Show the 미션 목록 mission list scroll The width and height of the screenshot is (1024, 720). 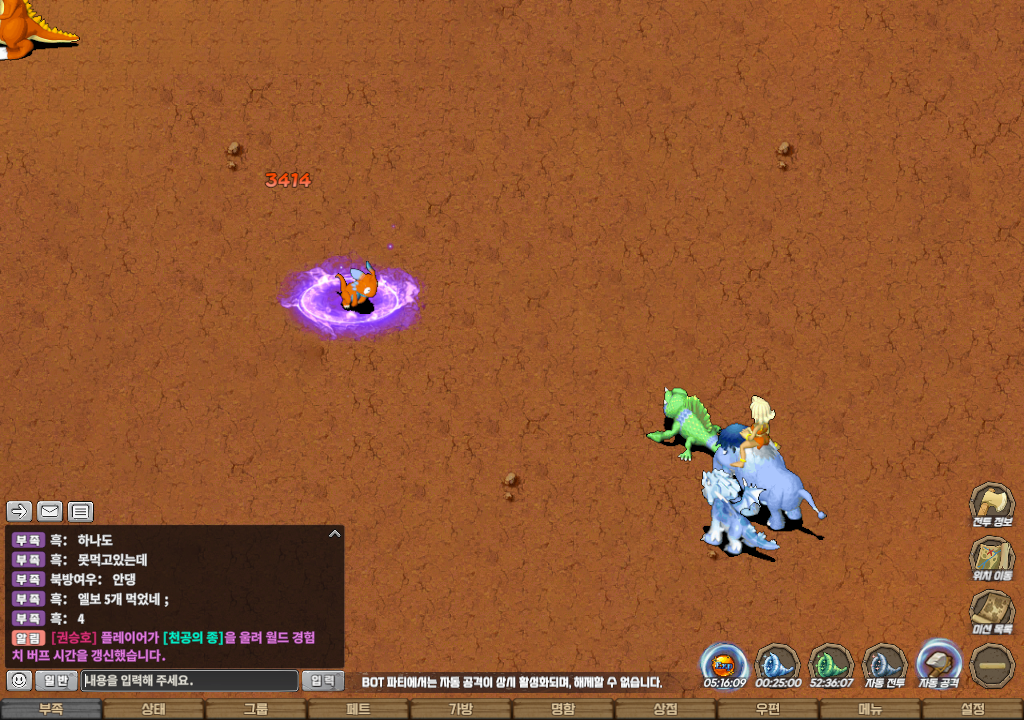pos(992,611)
